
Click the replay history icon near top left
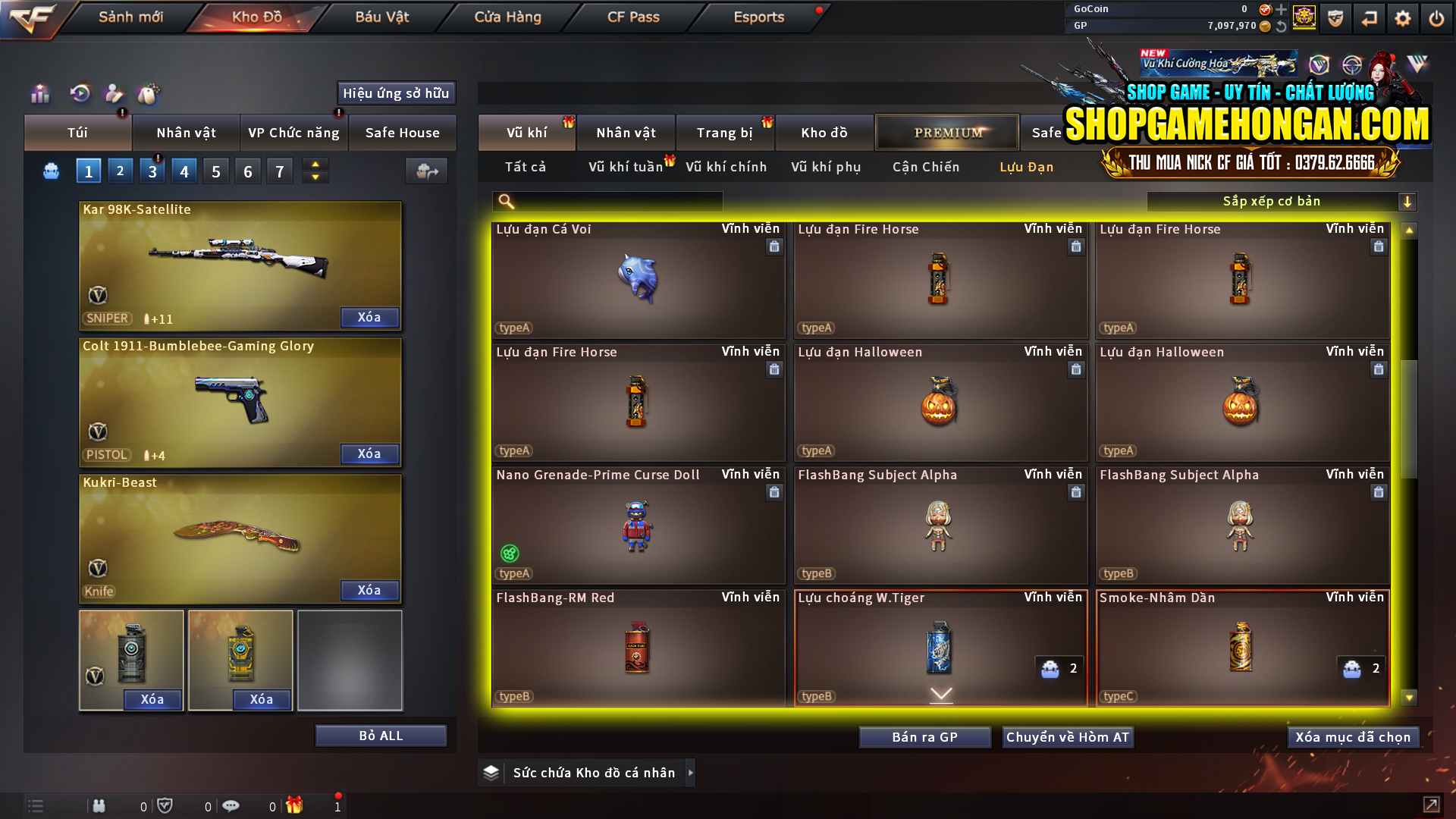coord(78,94)
